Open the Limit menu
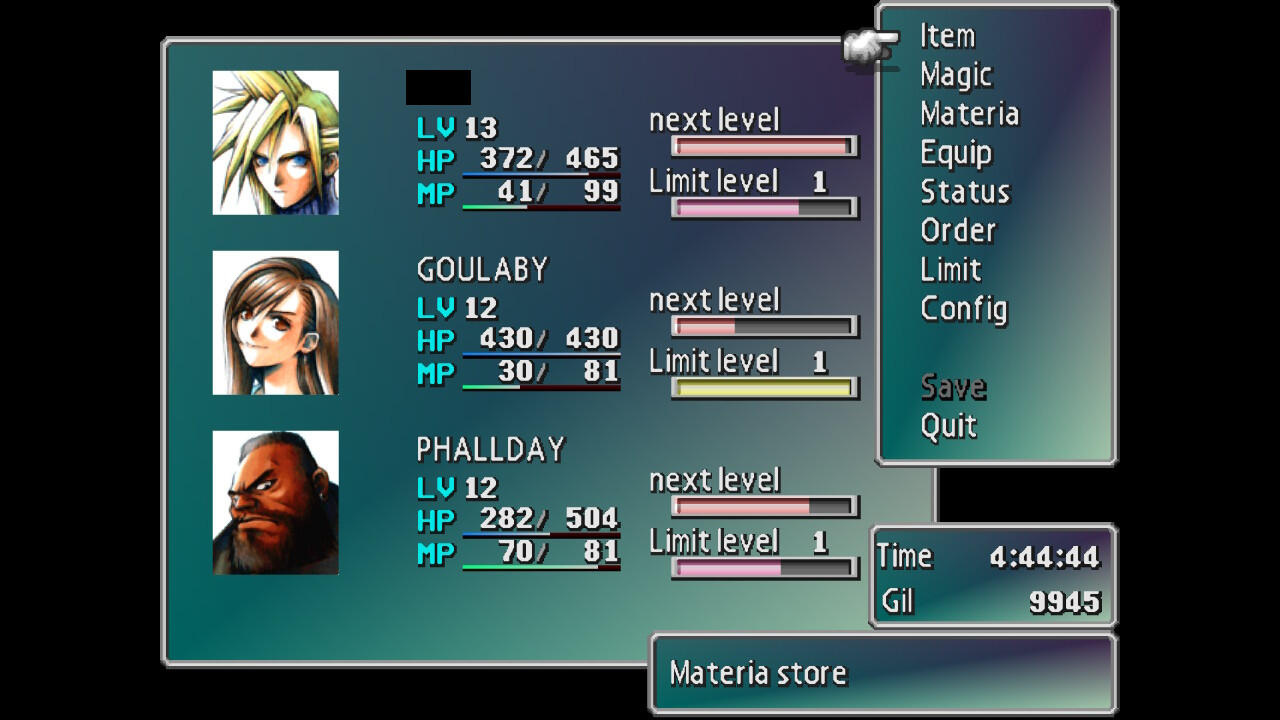 click(x=951, y=270)
